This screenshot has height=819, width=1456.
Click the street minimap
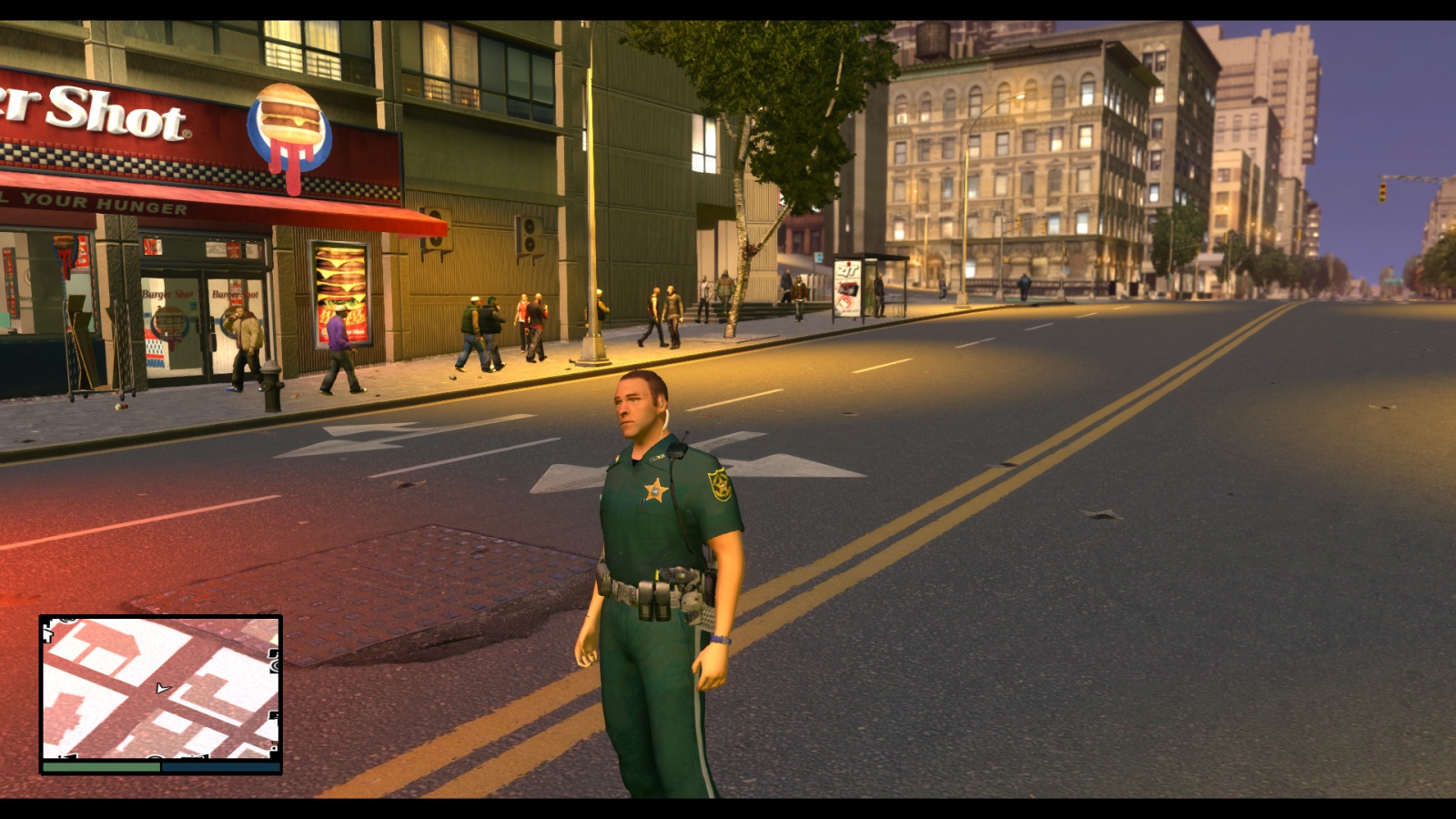point(160,689)
